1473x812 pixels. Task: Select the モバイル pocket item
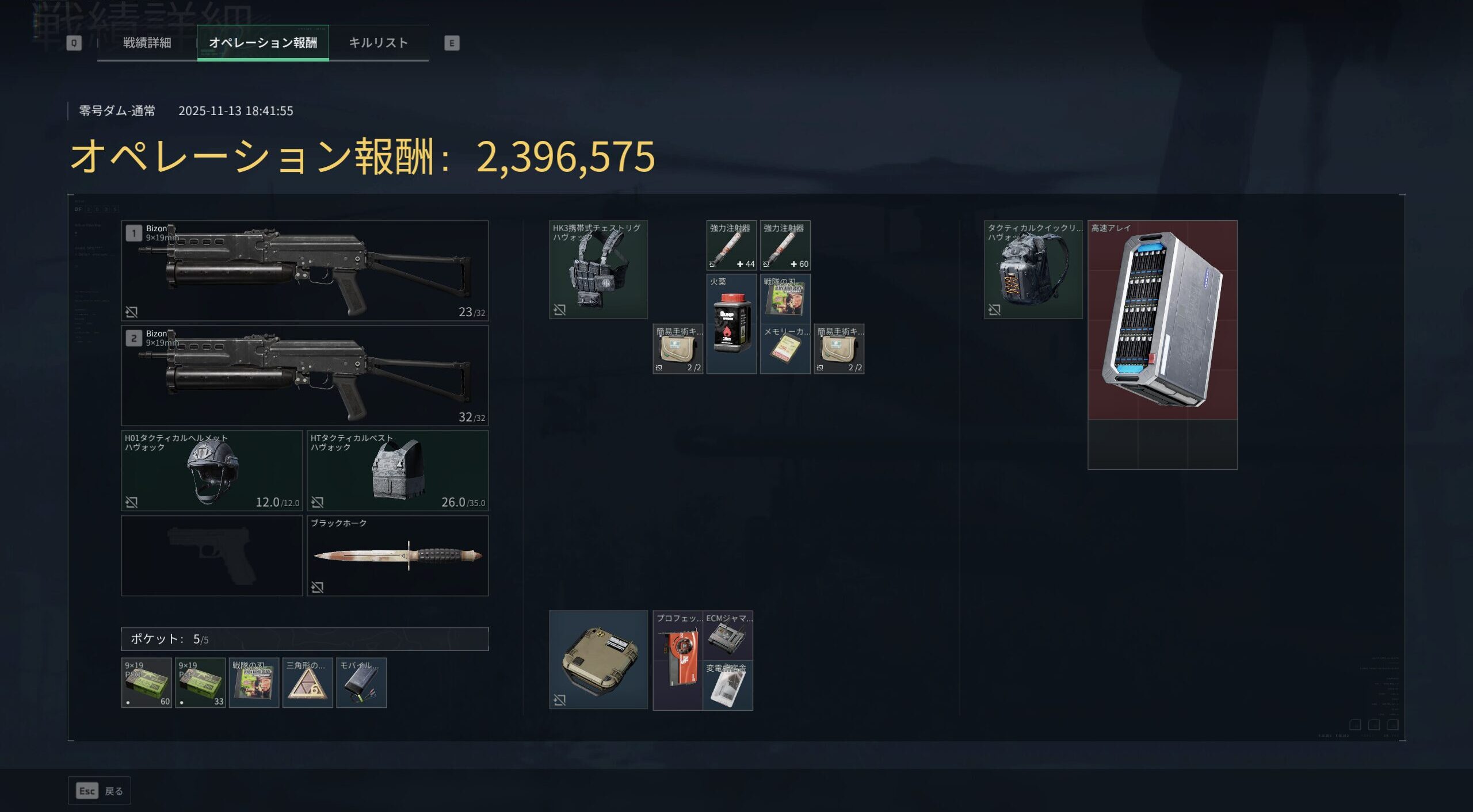[361, 683]
